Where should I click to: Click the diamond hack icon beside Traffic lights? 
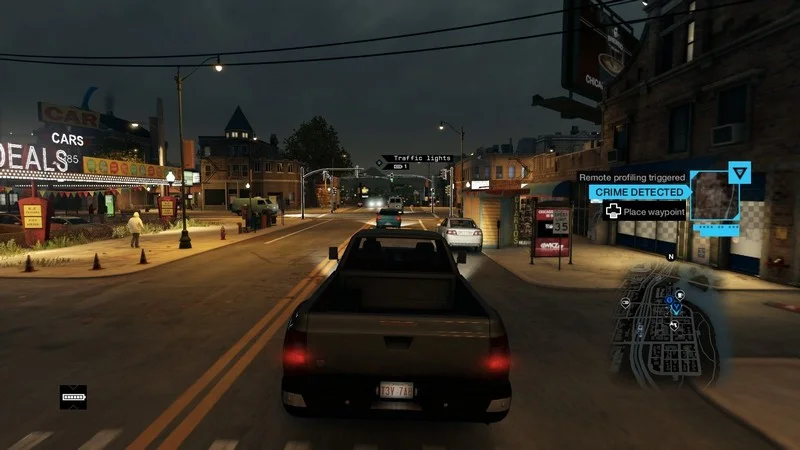[x=381, y=160]
